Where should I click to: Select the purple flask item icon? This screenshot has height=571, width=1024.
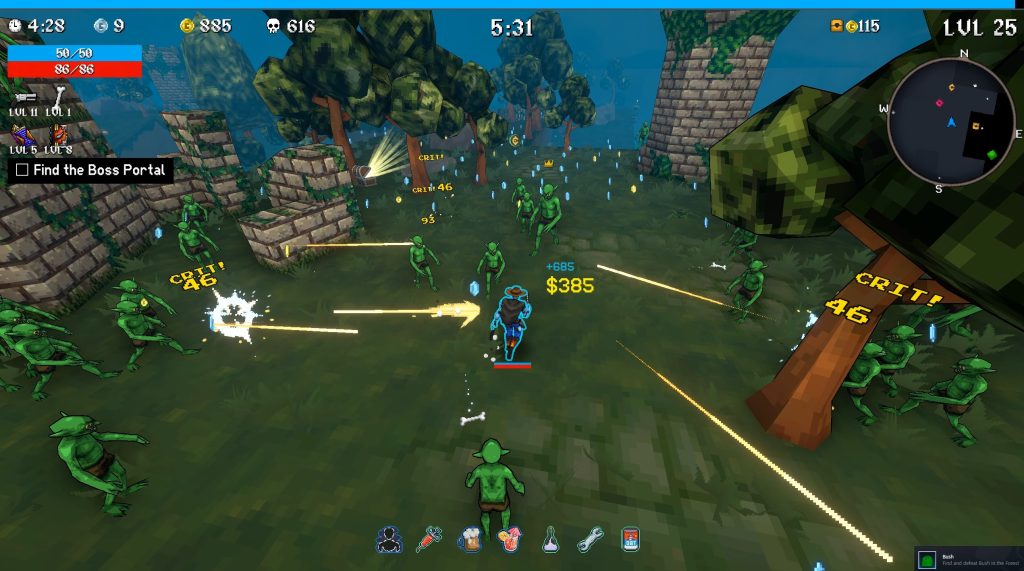(550, 540)
